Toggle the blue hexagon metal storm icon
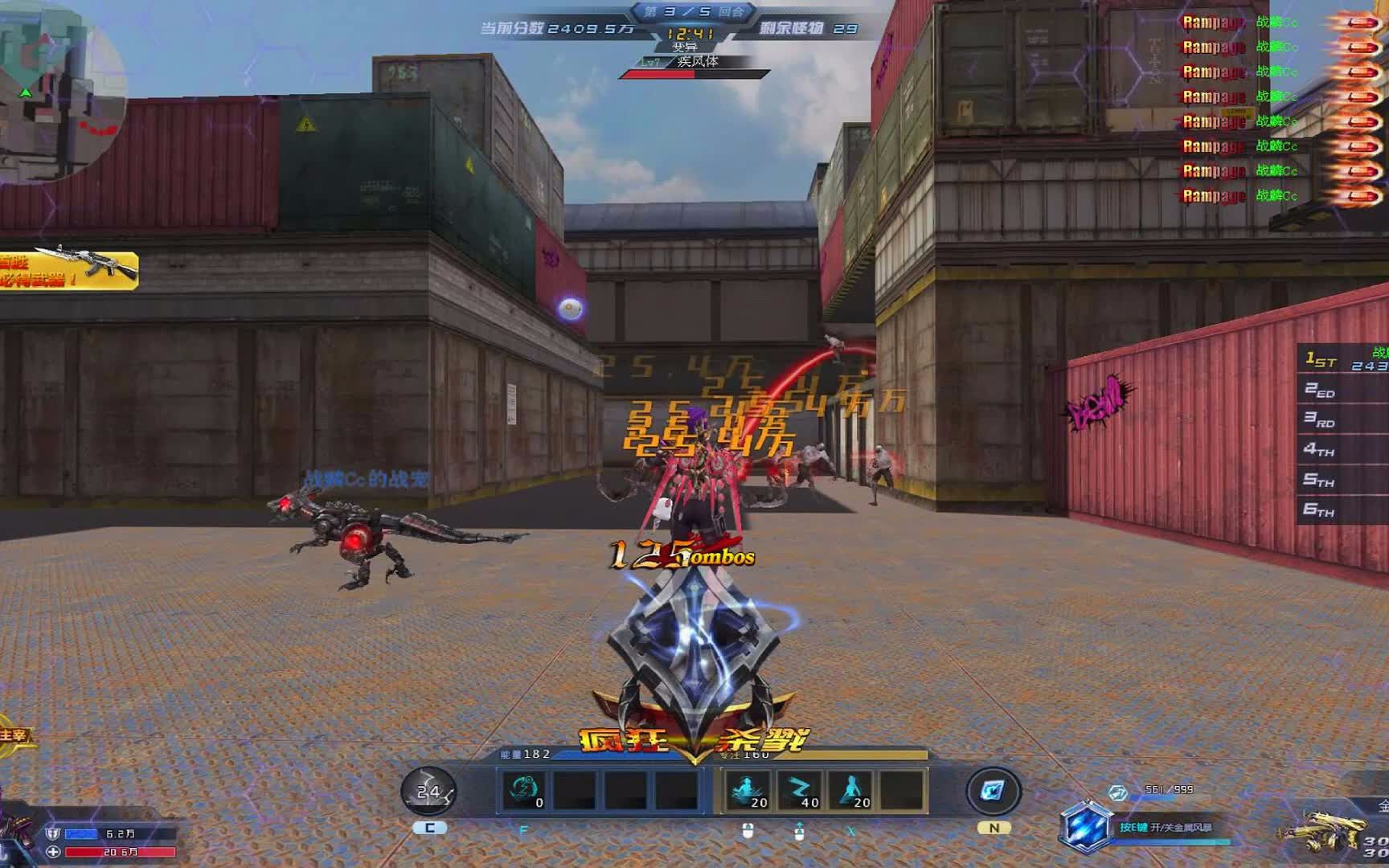 point(1085,826)
